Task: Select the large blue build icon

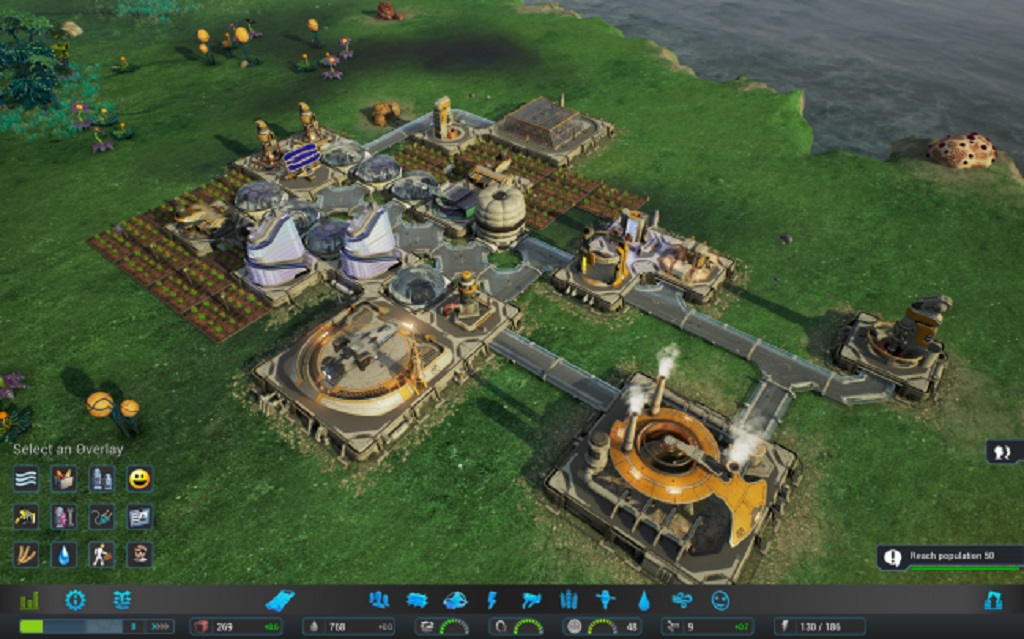Action: [x=280, y=600]
